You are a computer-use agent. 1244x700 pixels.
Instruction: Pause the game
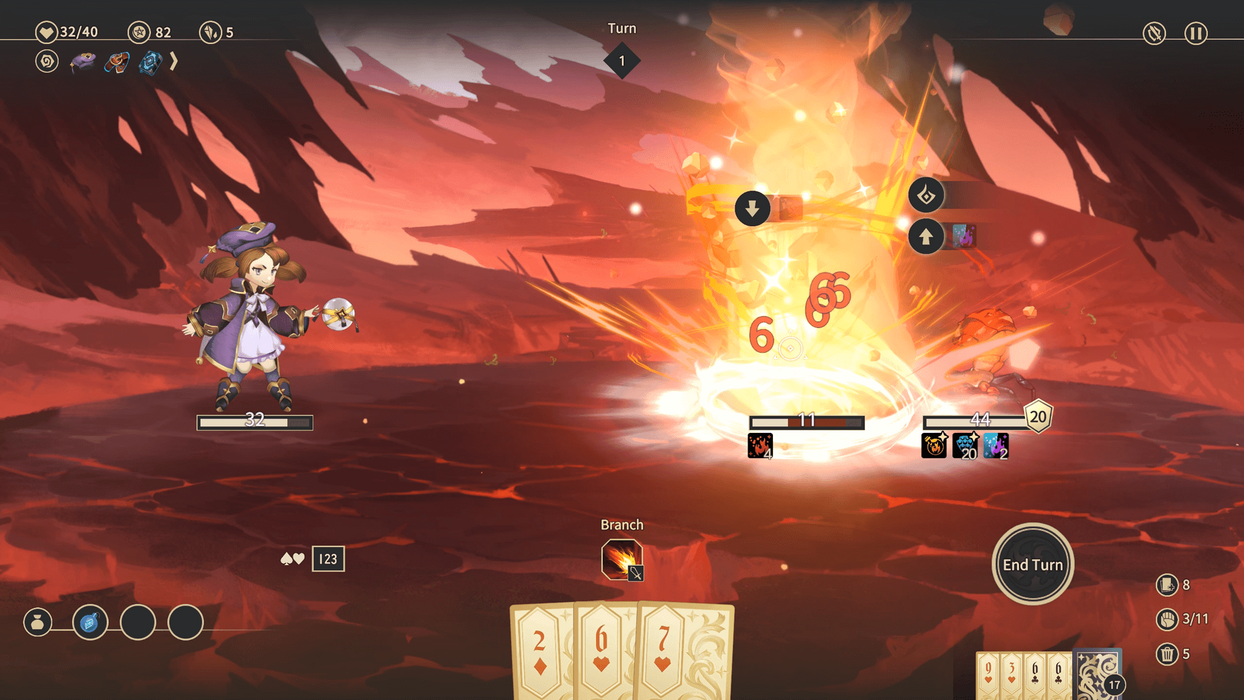1195,33
